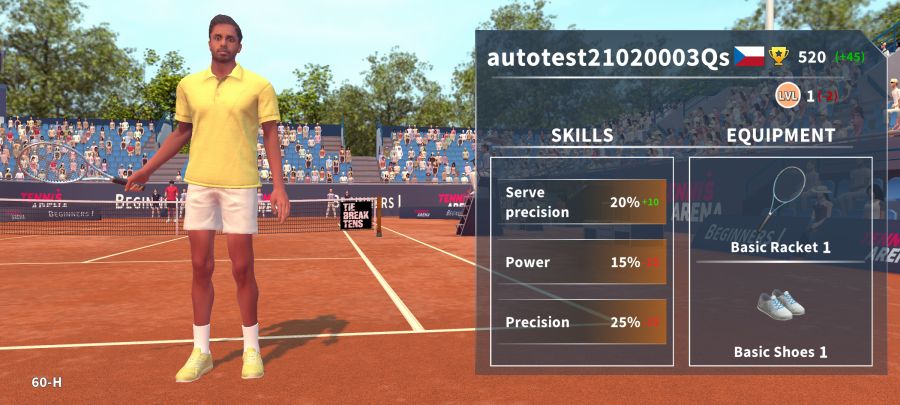Tap the orange LVL badge
The height and width of the screenshot is (405, 900).
(x=789, y=96)
